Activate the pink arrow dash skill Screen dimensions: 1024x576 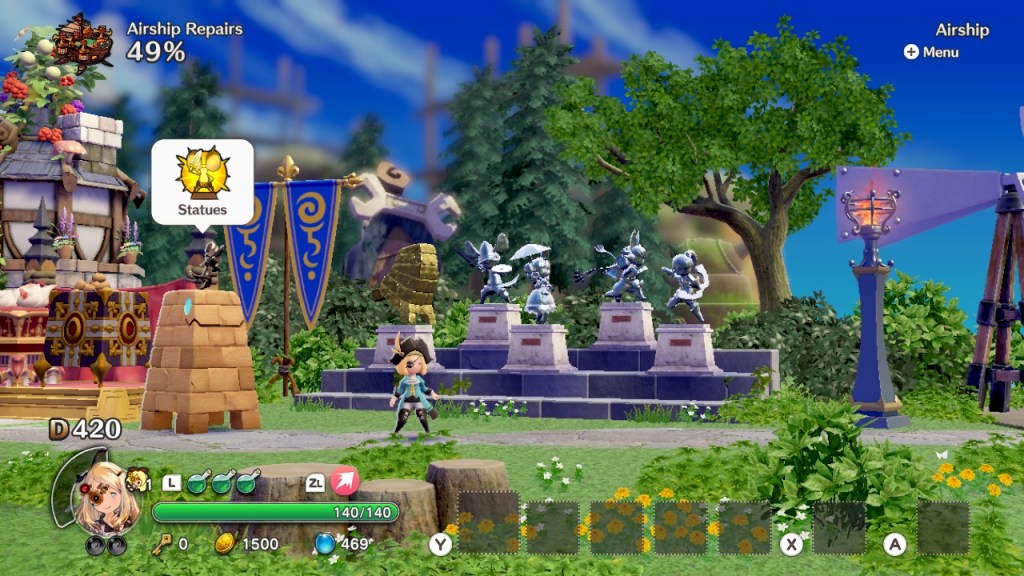[345, 483]
